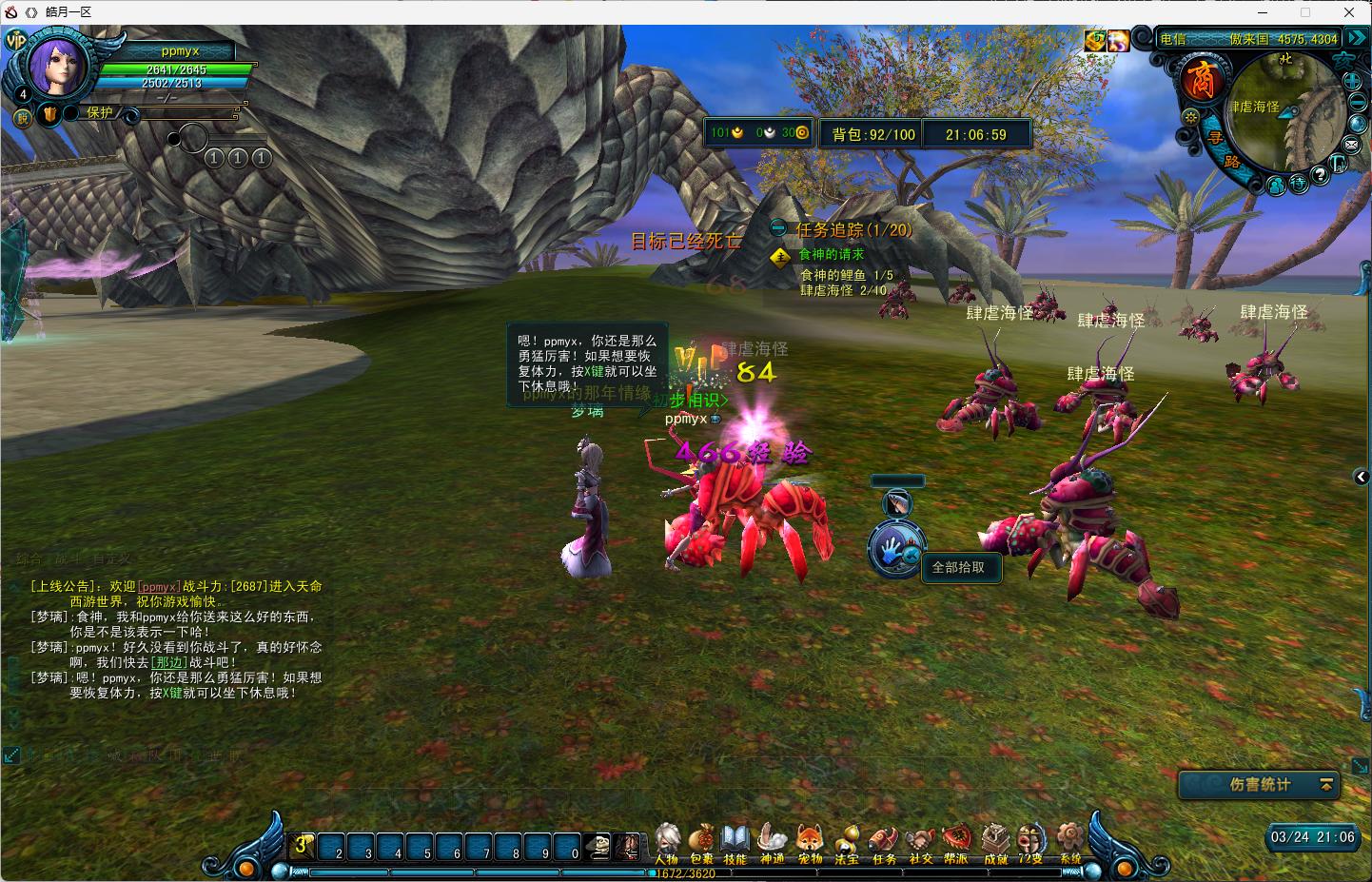Screen dimensions: 1372x882
Task: Open the 系统 system gear menu
Action: click(x=1071, y=844)
